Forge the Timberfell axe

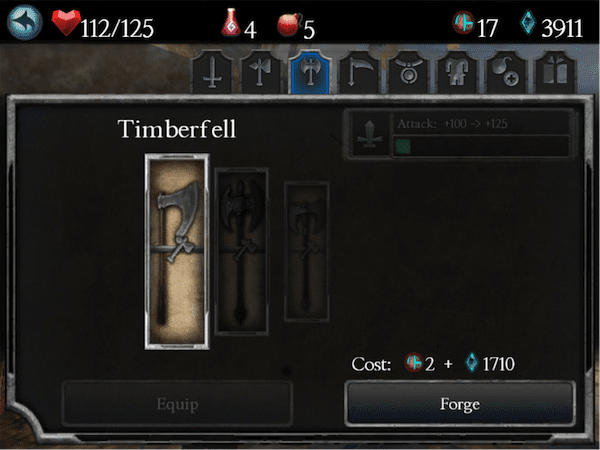click(x=459, y=405)
